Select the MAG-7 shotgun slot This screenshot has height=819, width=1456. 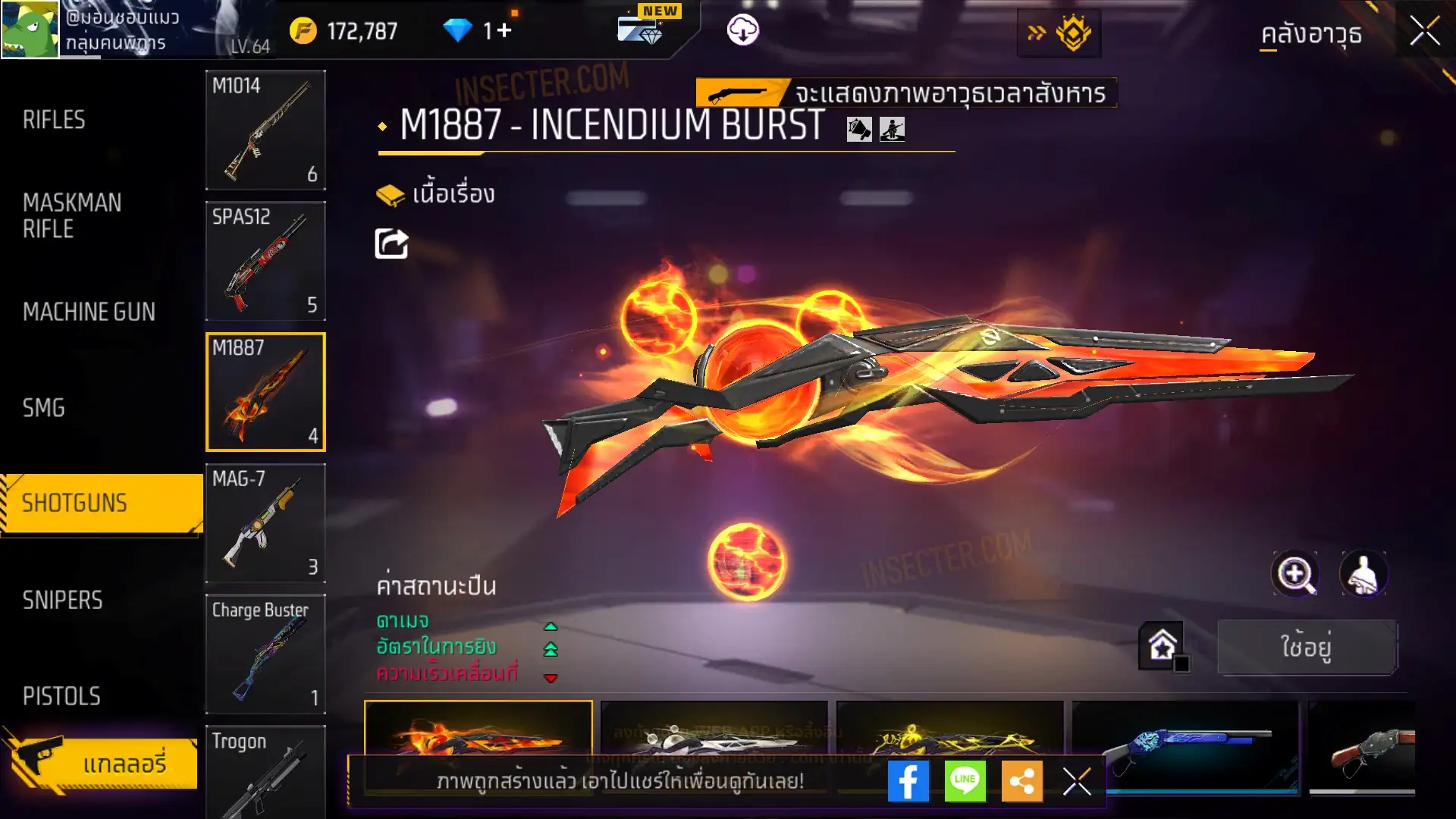[x=265, y=523]
